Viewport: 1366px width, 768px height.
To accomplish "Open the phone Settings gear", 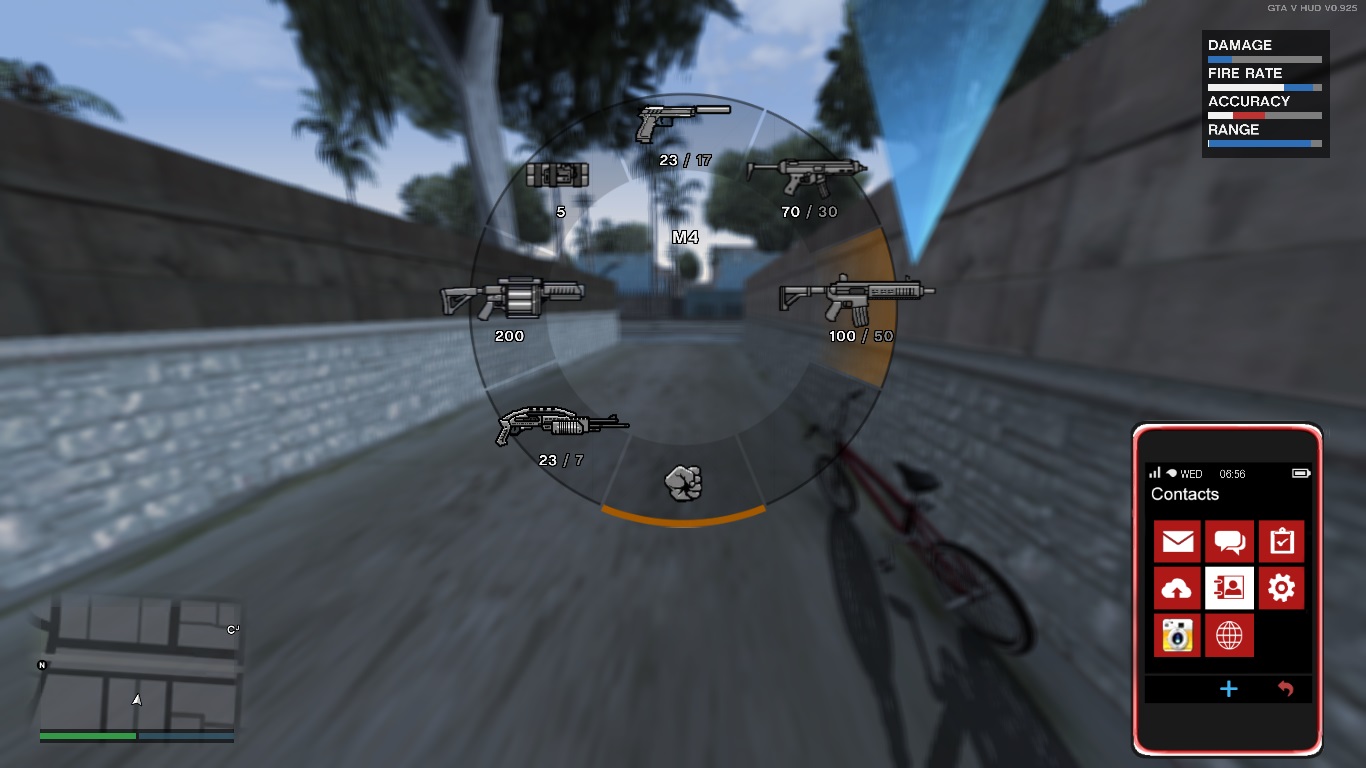I will click(x=1280, y=589).
